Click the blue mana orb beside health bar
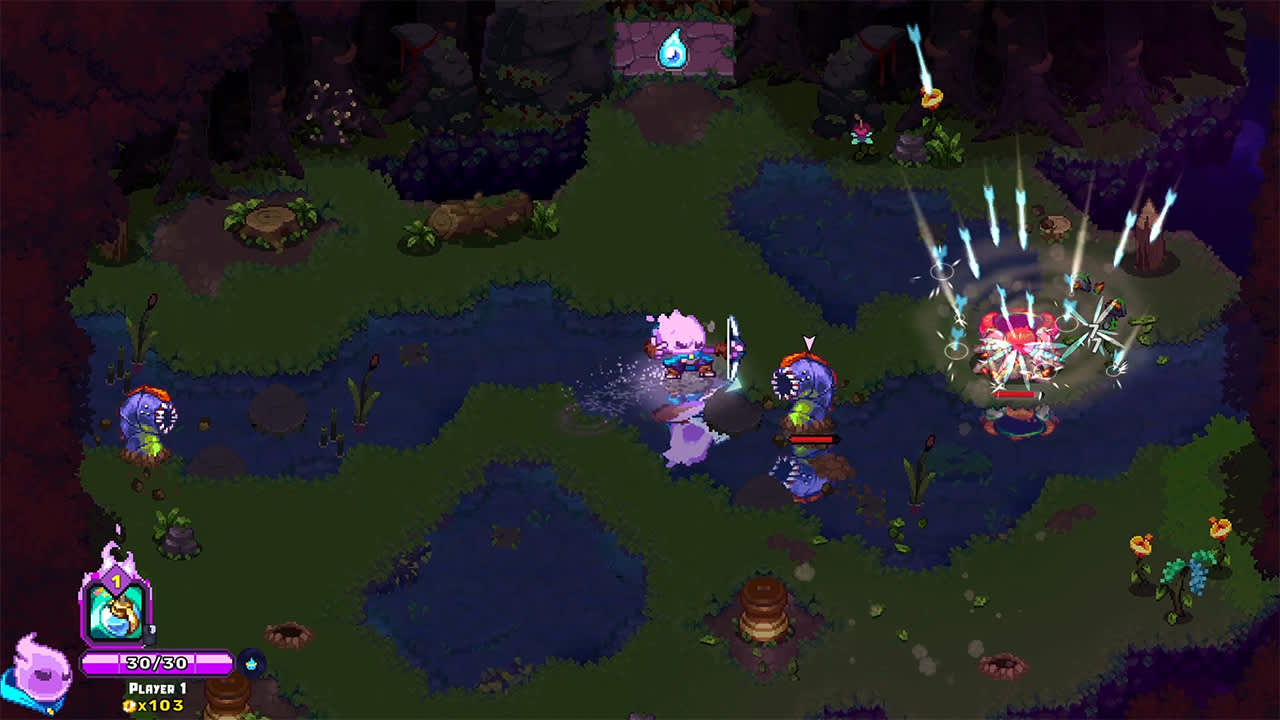1280x720 pixels. (250, 662)
